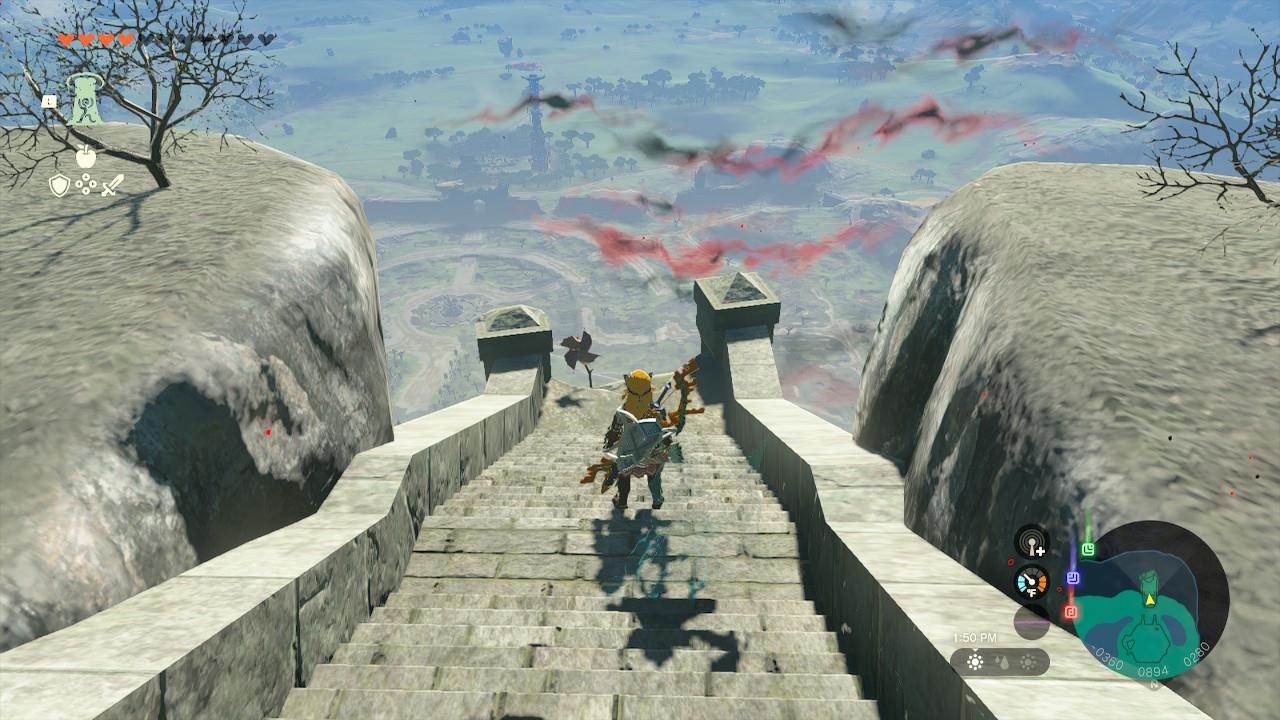This screenshot has height=720, width=1280.
Task: Choose the shield quick-select icon
Action: pos(60,185)
